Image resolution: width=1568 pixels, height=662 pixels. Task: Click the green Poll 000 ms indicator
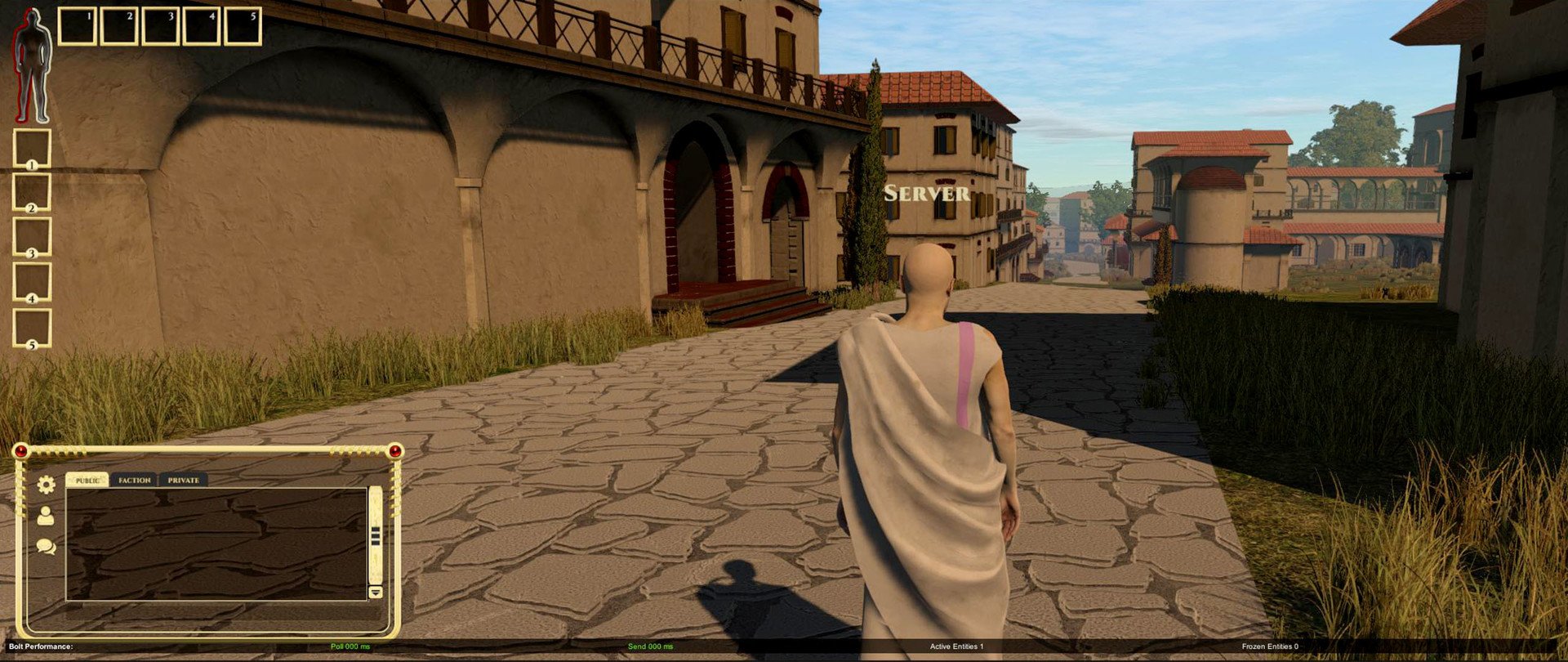coord(351,646)
